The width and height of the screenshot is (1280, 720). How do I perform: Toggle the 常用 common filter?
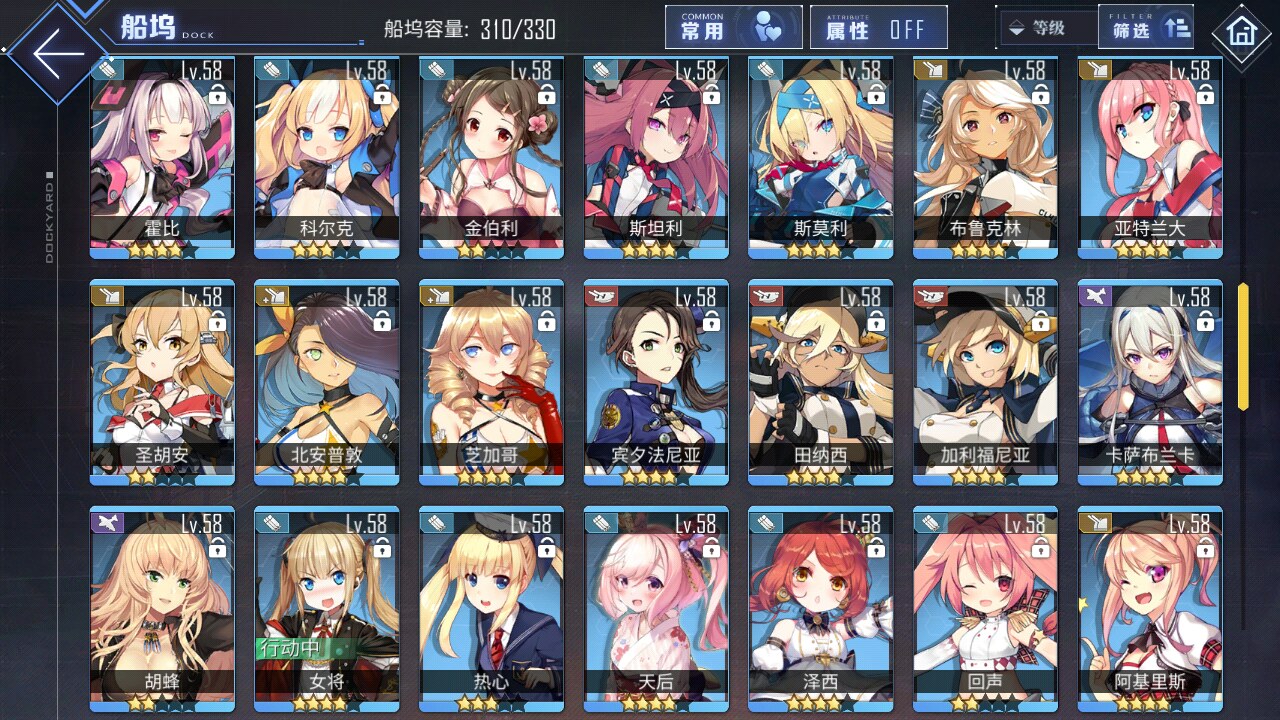pos(733,28)
